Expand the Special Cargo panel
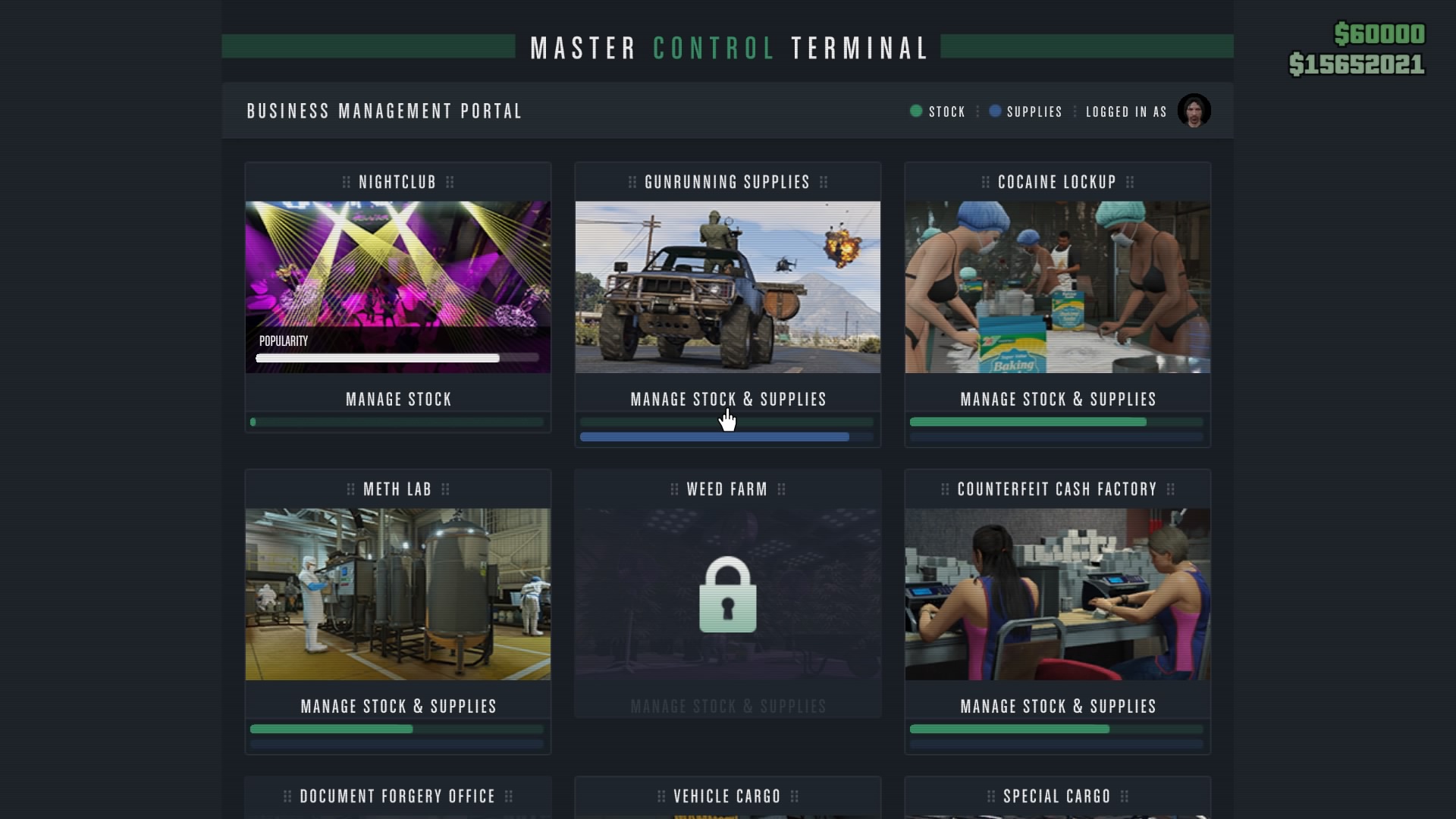This screenshot has height=819, width=1456. (1056, 796)
